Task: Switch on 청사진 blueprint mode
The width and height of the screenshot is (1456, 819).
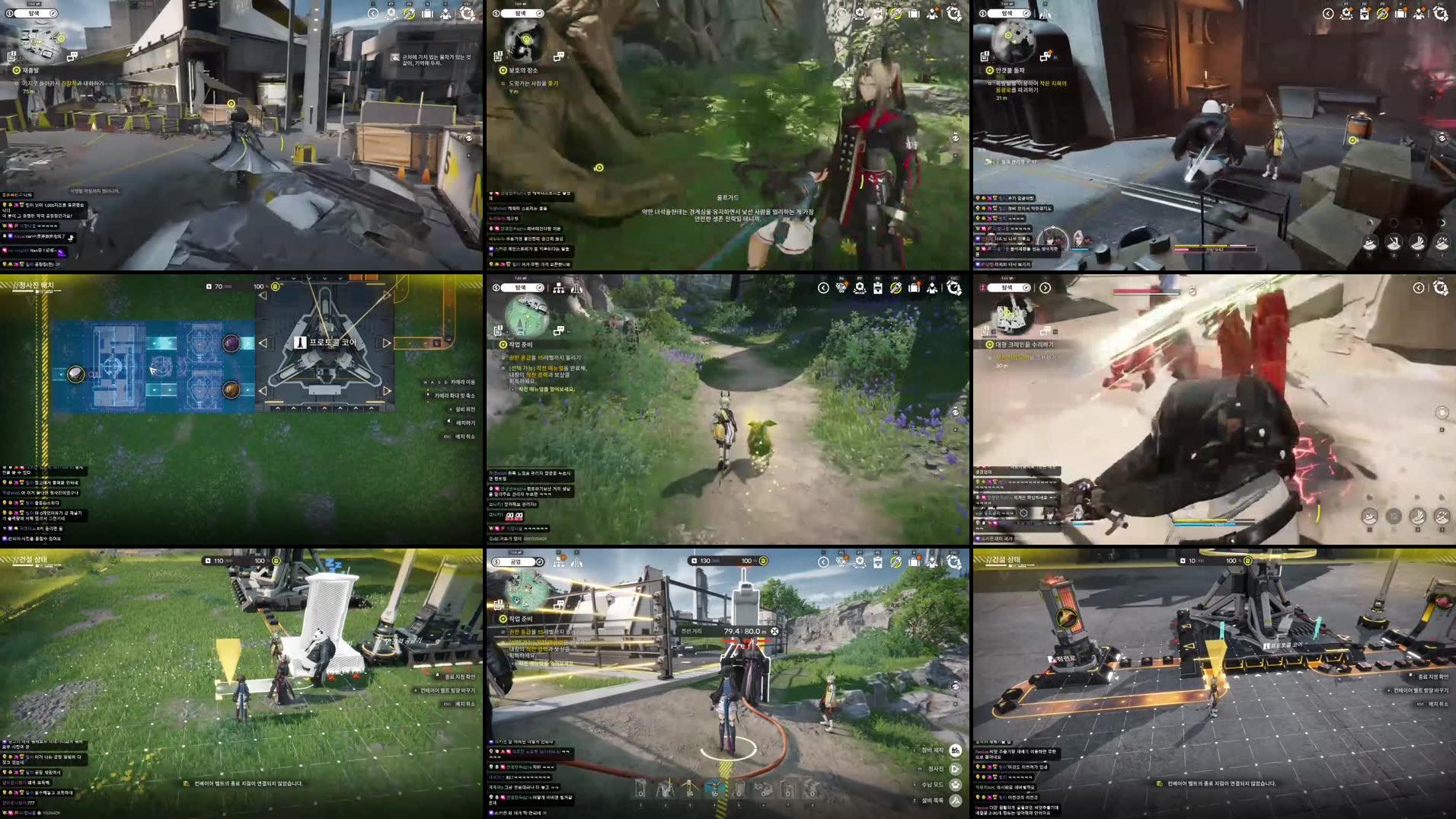Action: point(957,769)
